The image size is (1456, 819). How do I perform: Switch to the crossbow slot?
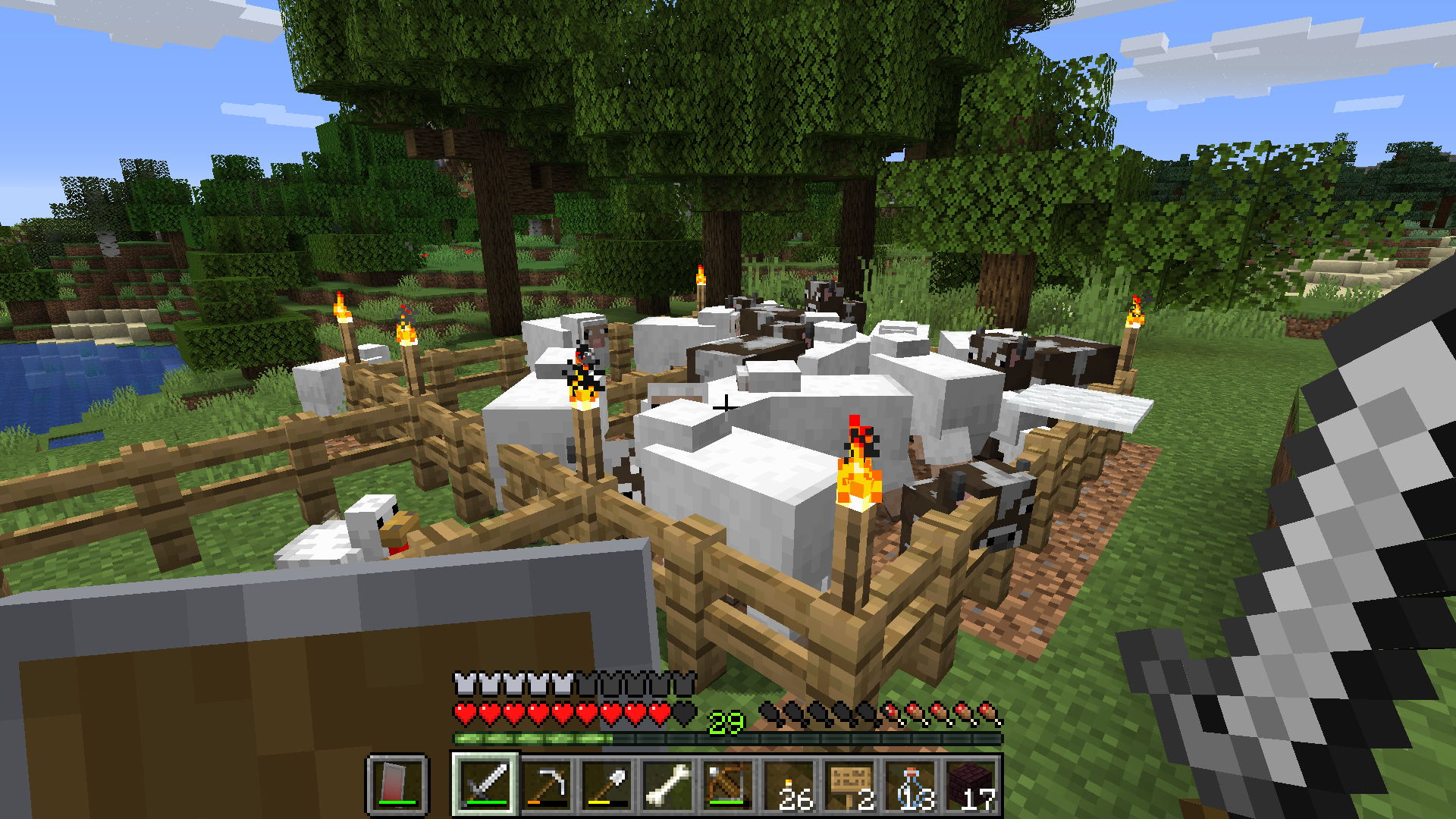[x=728, y=784]
